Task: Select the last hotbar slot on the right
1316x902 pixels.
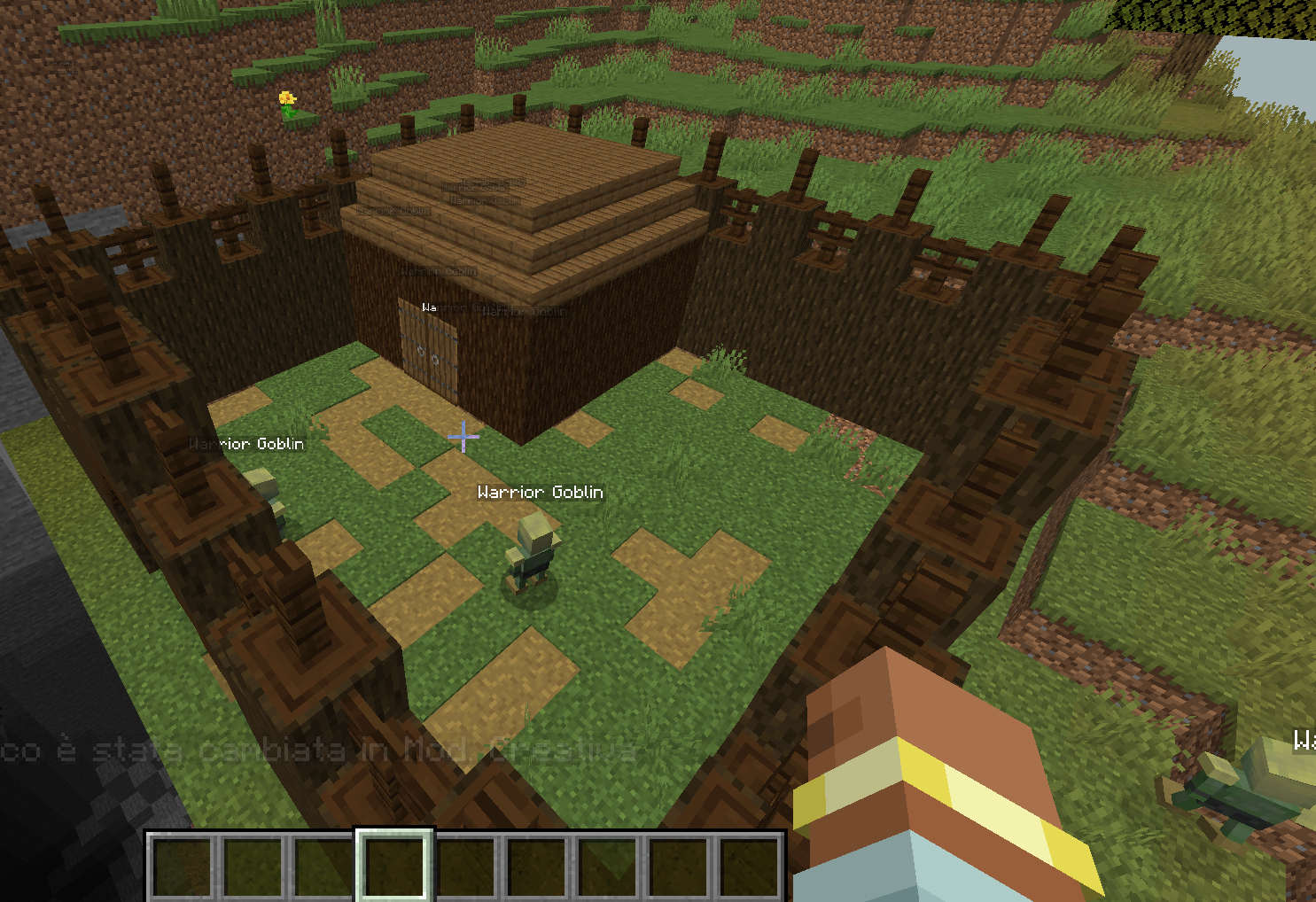Action: click(749, 864)
